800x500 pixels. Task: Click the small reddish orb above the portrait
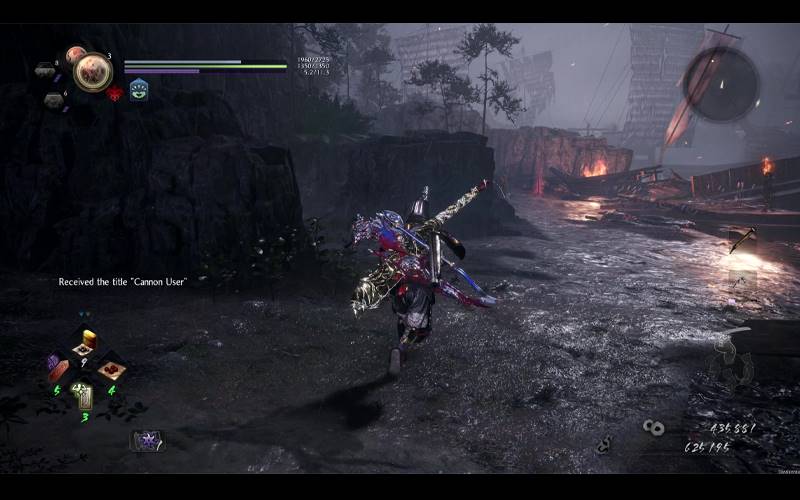[x=74, y=54]
